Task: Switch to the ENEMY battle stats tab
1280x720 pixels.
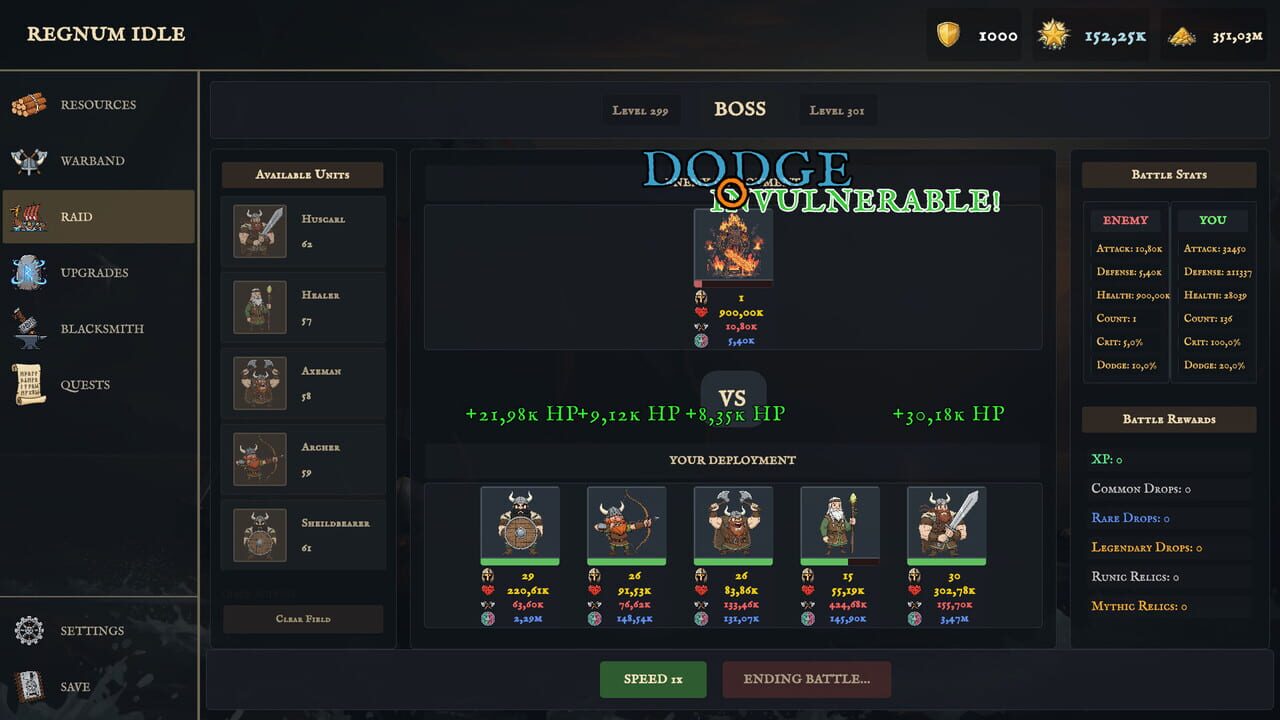Action: tap(1126, 220)
